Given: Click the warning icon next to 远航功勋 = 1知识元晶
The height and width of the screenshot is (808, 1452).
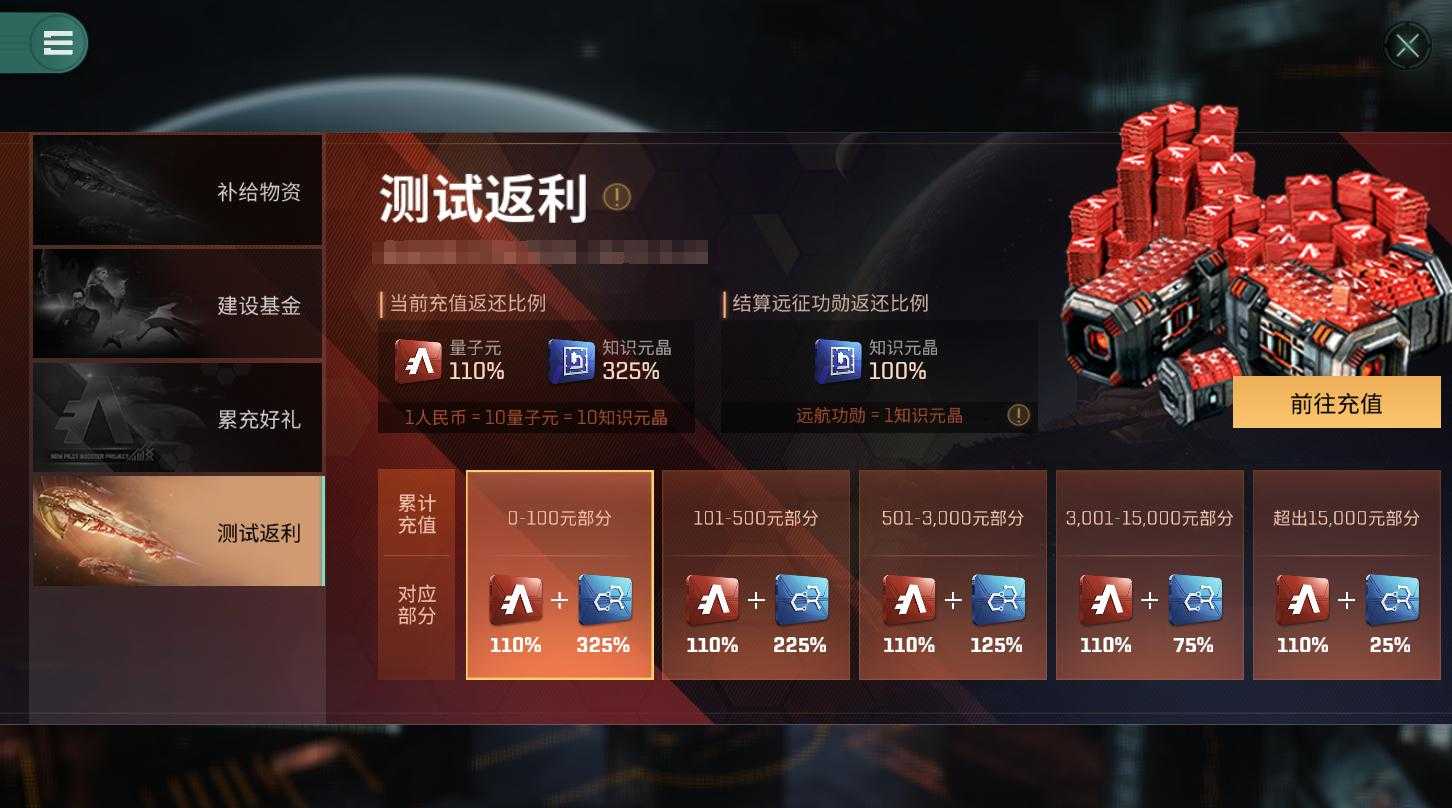Looking at the screenshot, I should (1018, 415).
